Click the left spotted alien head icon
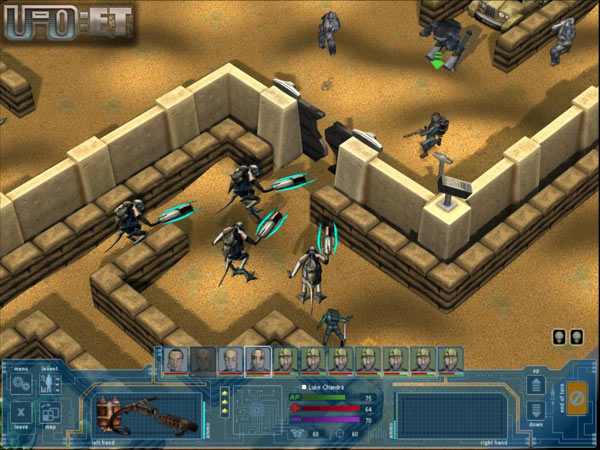600x450 pixels. pos(560,336)
